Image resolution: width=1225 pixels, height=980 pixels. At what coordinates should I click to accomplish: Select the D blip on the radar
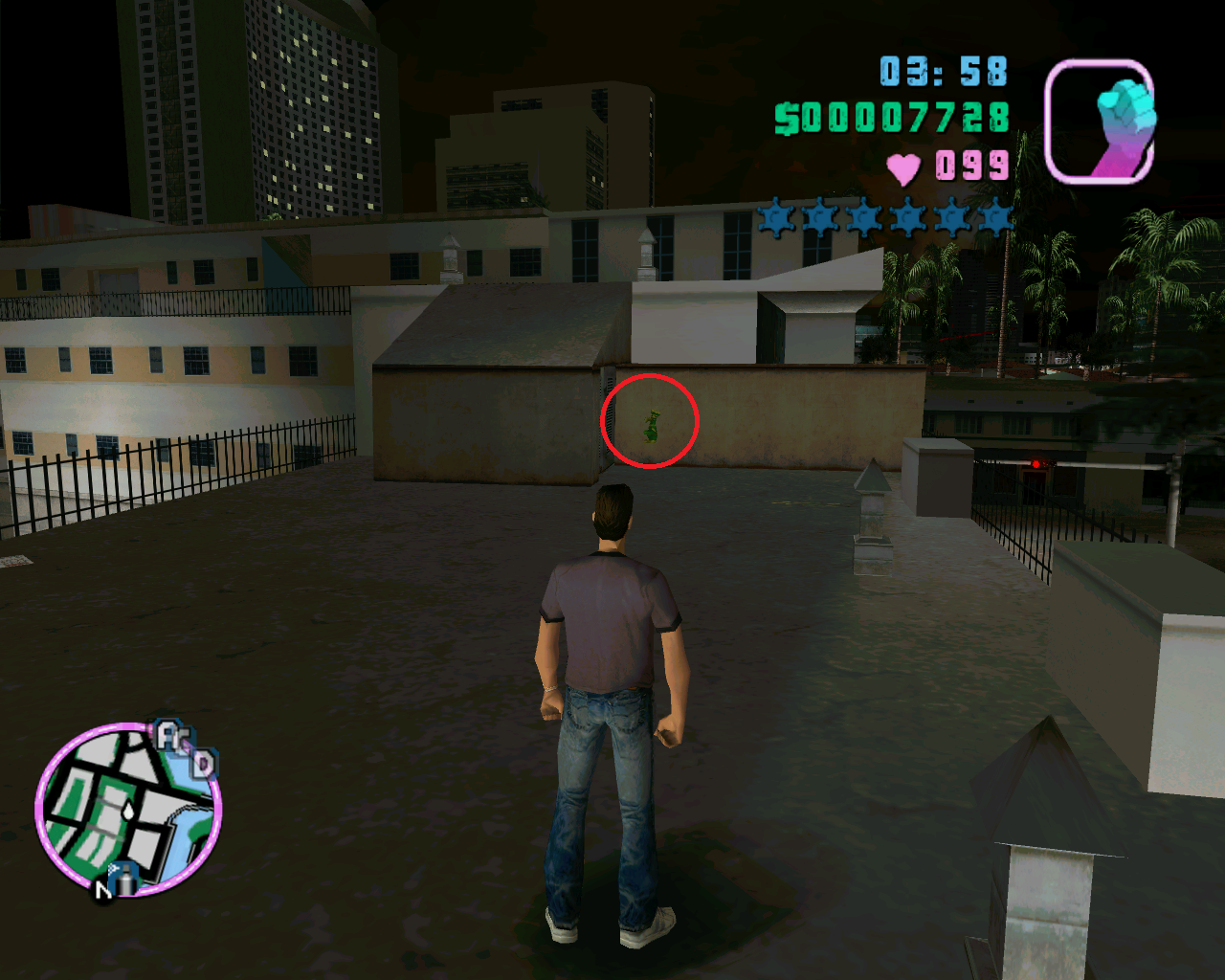coord(203,763)
